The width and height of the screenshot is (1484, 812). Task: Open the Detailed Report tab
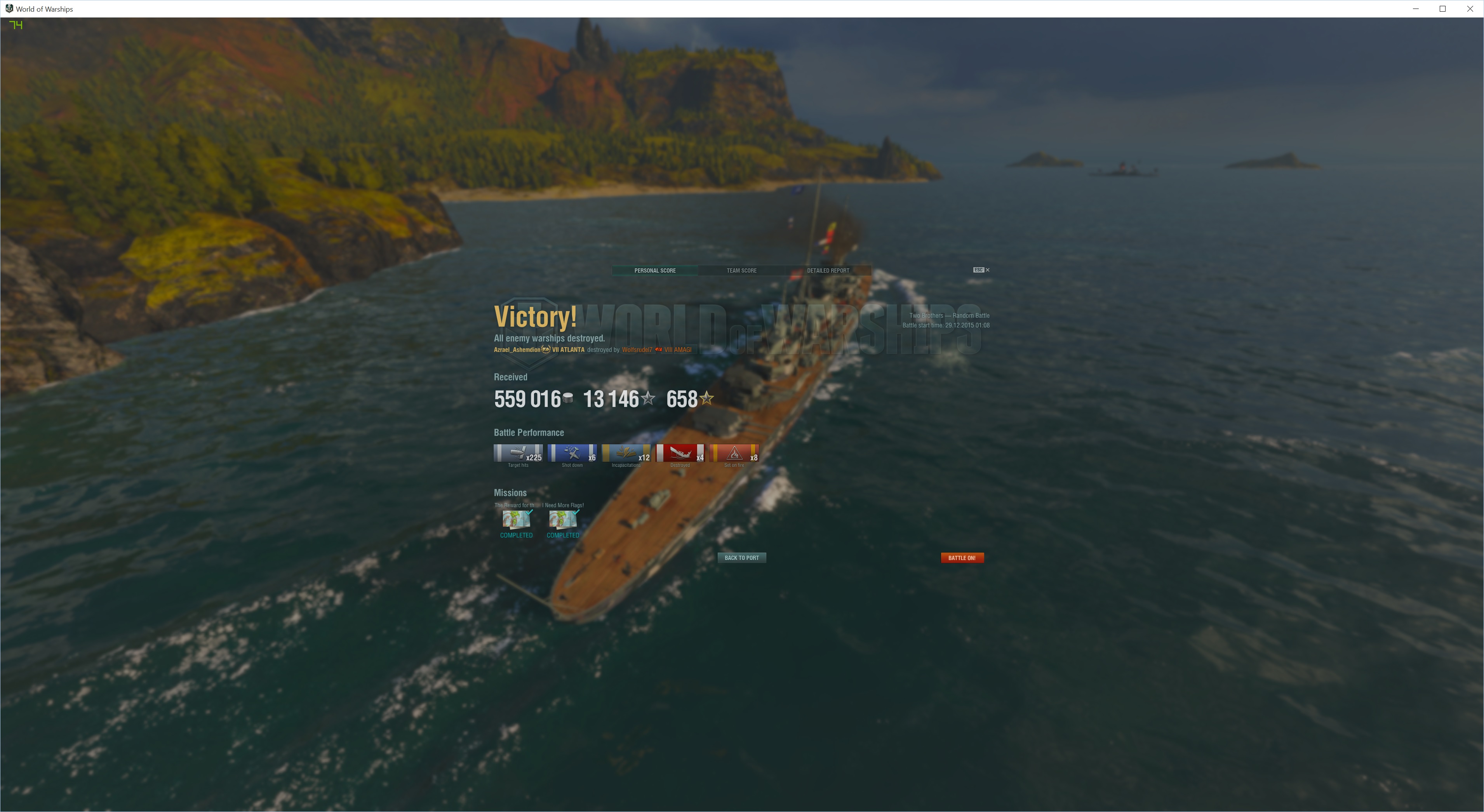828,270
